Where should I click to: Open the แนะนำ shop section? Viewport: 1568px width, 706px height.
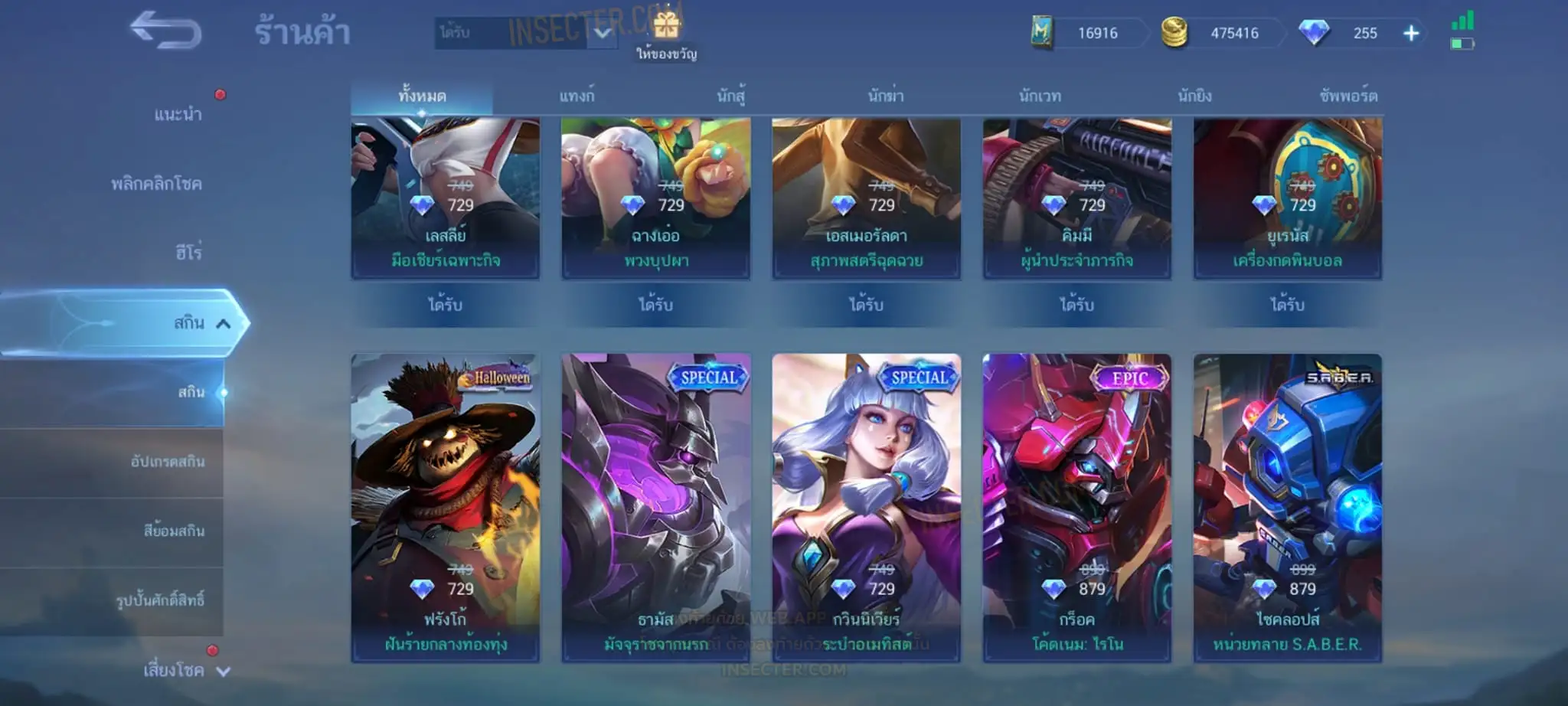(178, 115)
